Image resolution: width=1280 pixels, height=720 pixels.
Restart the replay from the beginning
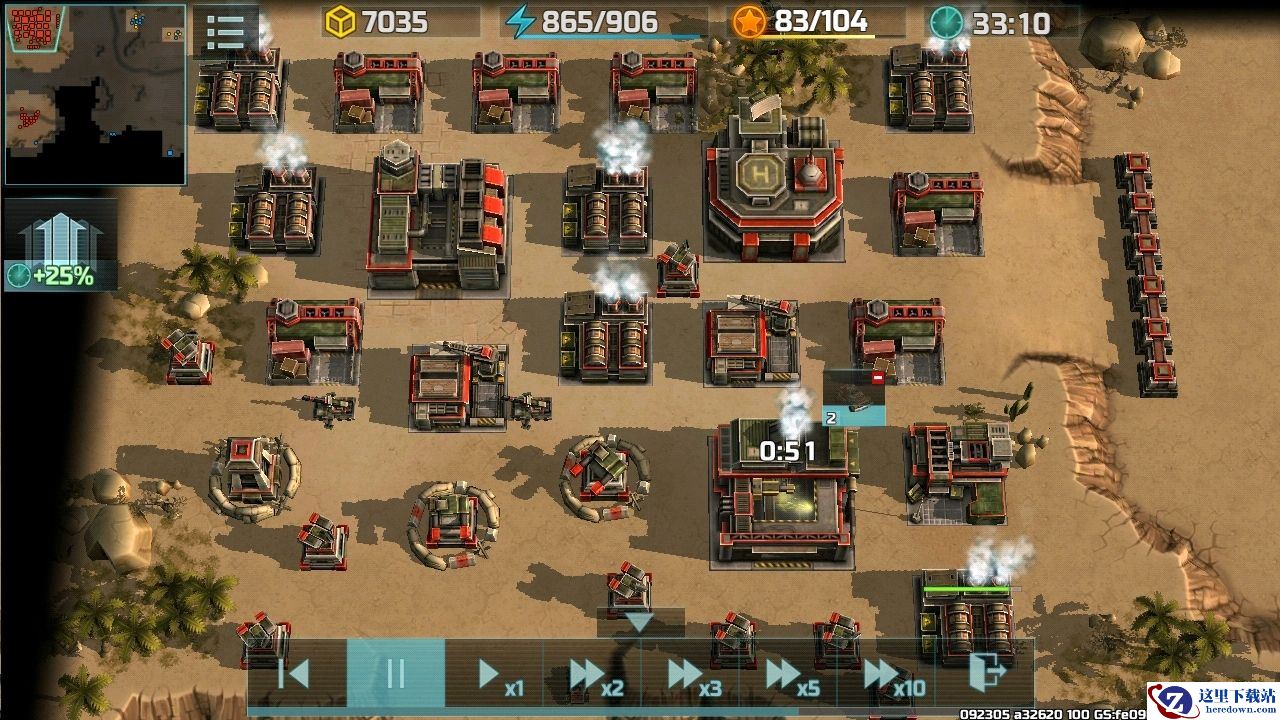click(x=295, y=674)
